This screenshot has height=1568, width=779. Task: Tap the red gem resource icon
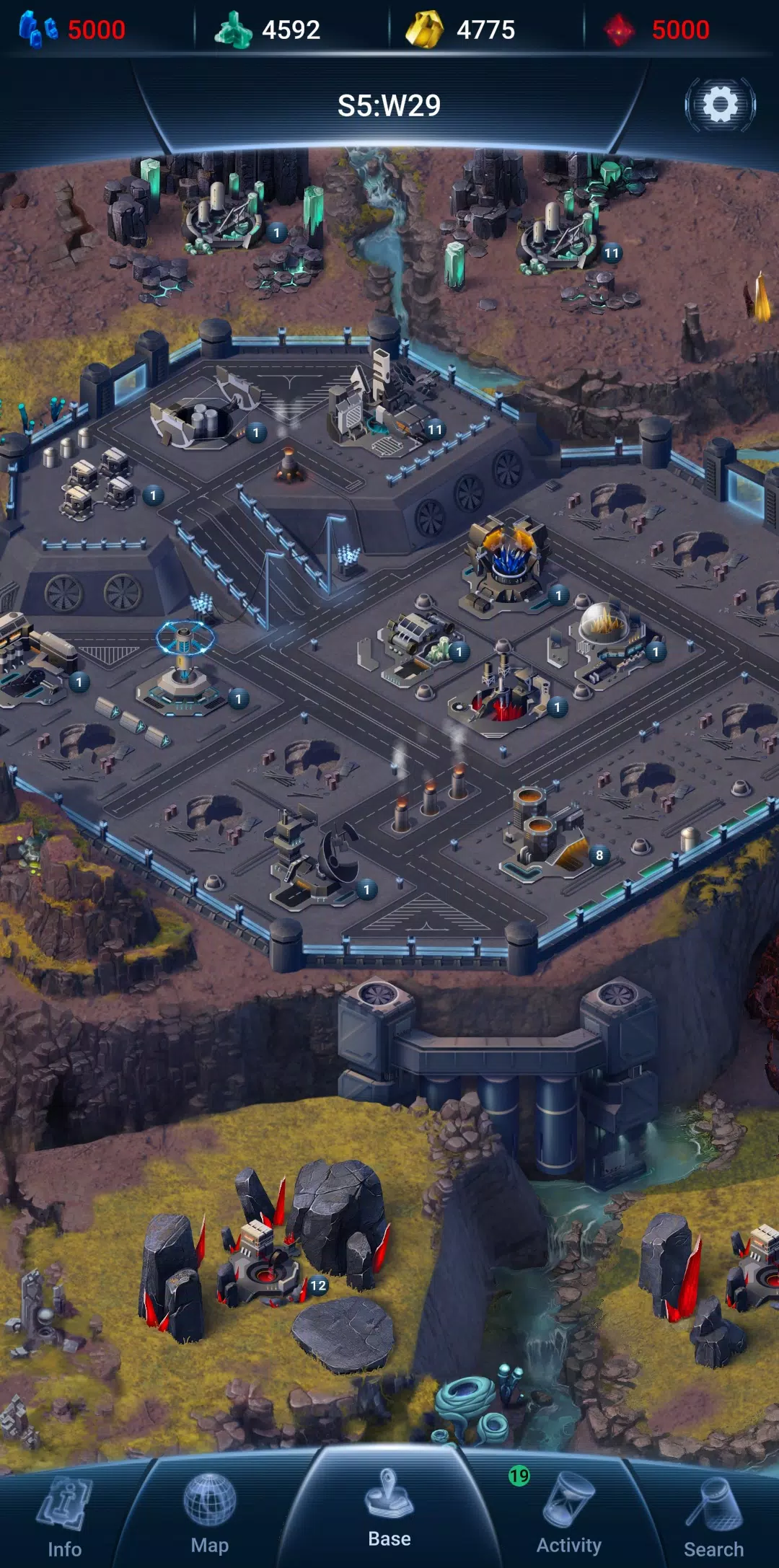tap(619, 30)
